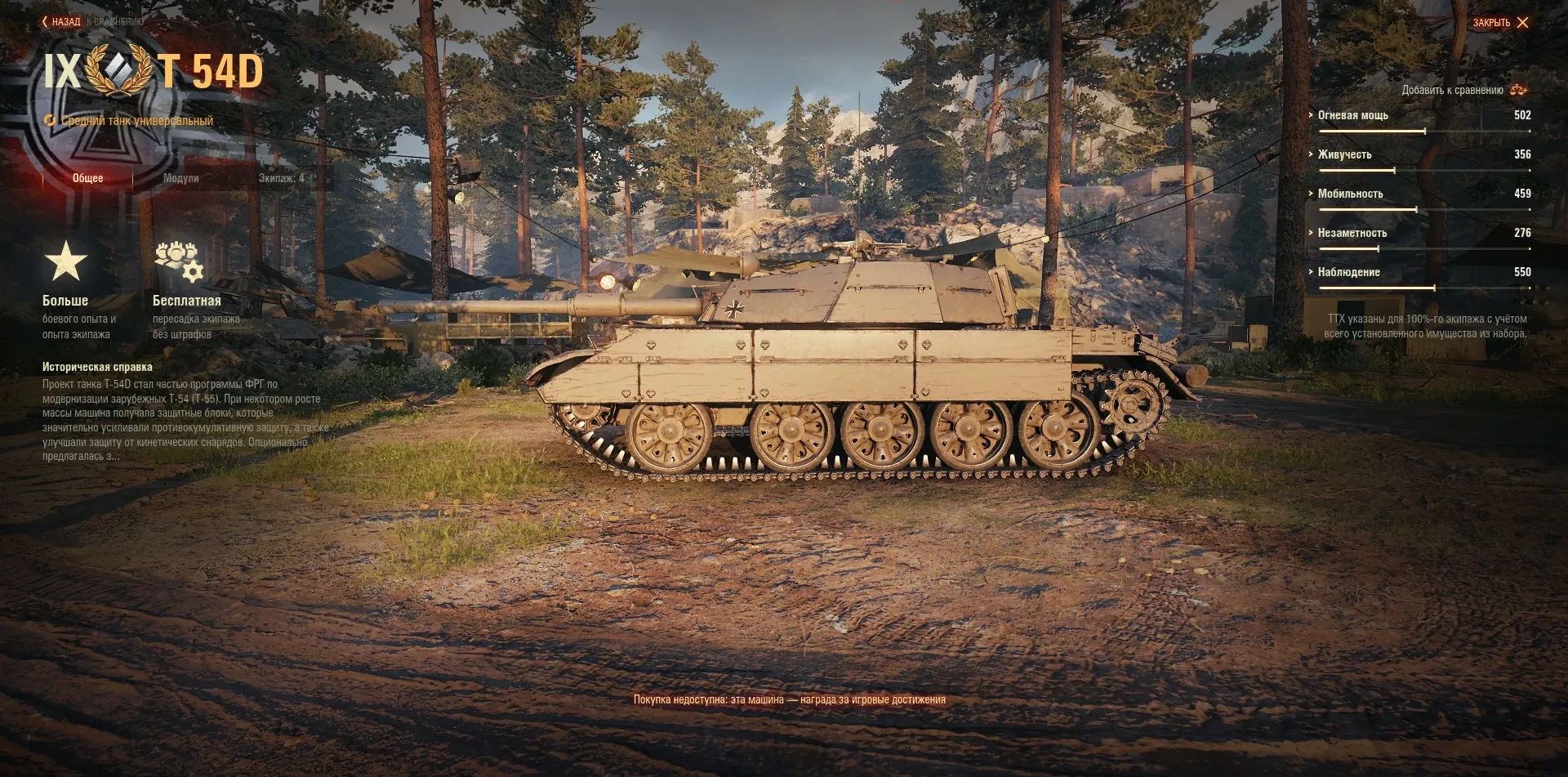Go back with the Назад button
Image resolution: width=1568 pixels, height=777 pixels.
pyautogui.click(x=62, y=22)
